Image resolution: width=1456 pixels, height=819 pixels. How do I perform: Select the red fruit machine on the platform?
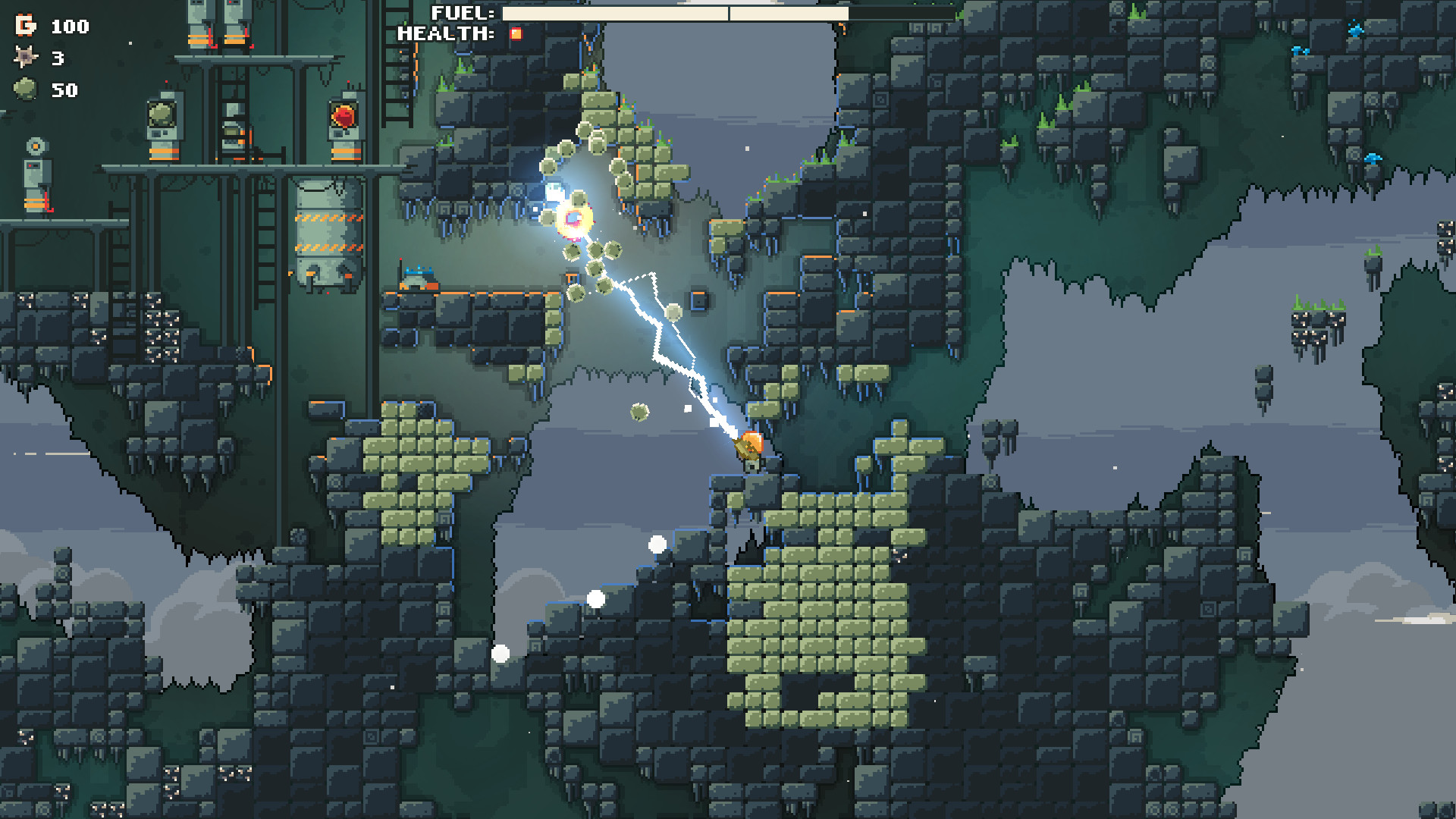(345, 116)
